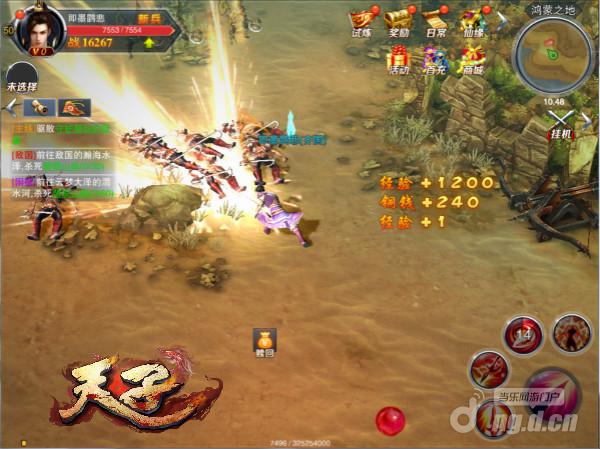Click the green level-up arrow beside power
This screenshot has height=449, width=600.
pos(149,43)
